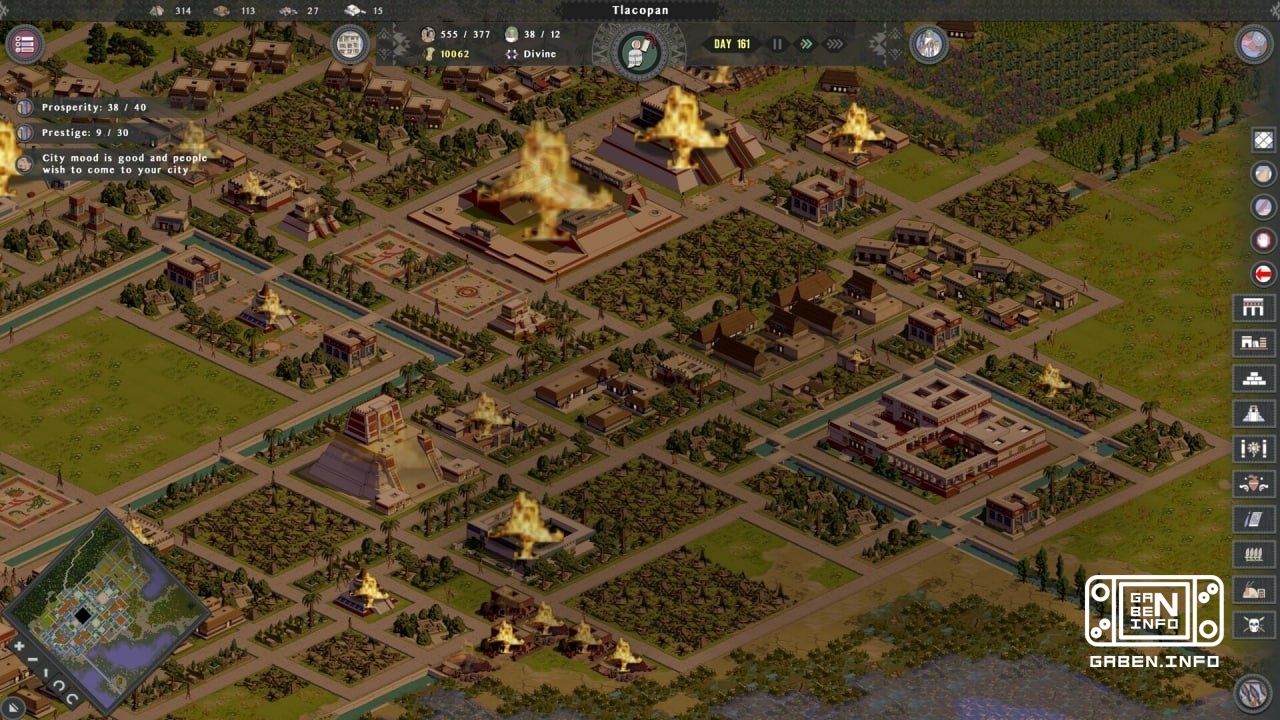Open the buildings overview circle near the top
Image resolution: width=1280 pixels, height=720 pixels.
349,44
